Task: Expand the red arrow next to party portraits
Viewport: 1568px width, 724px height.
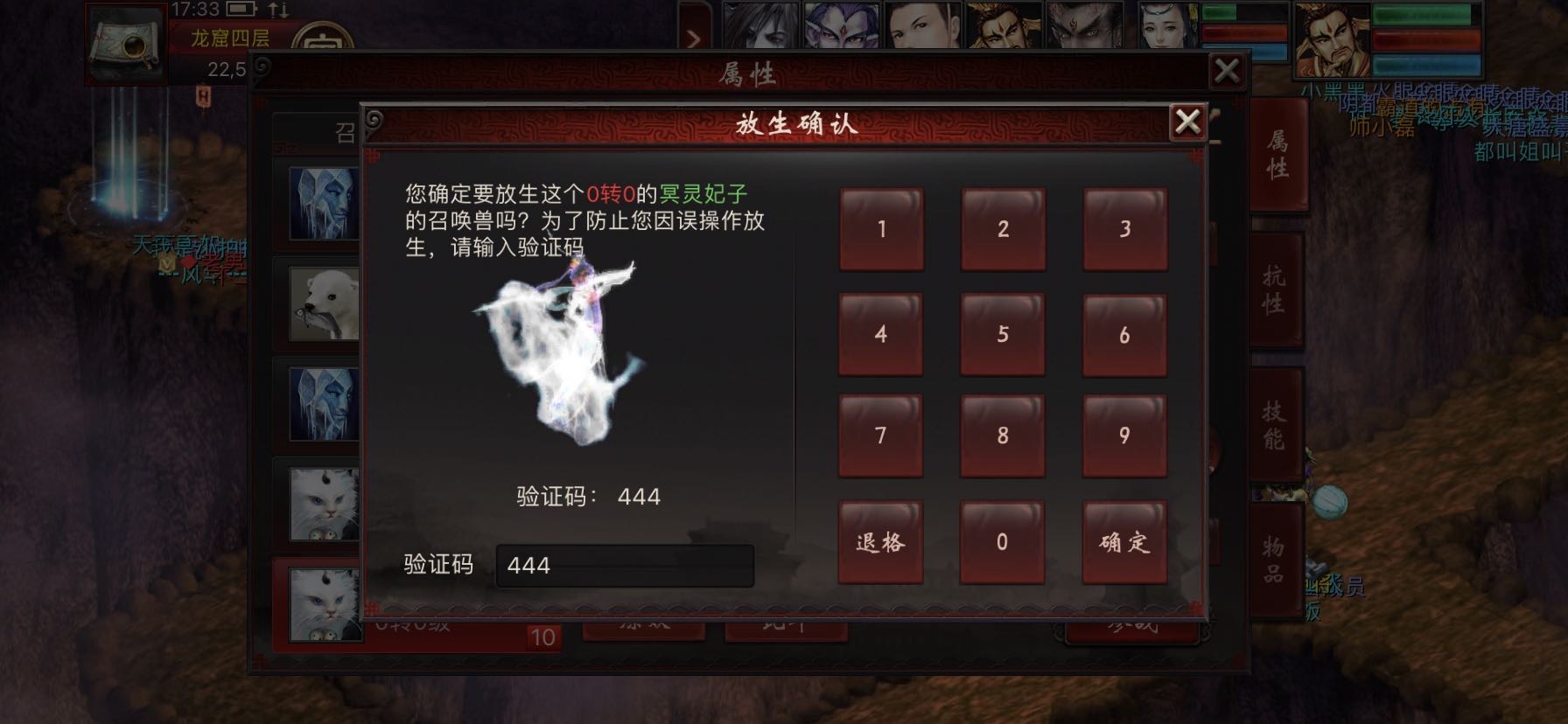Action: [x=696, y=38]
